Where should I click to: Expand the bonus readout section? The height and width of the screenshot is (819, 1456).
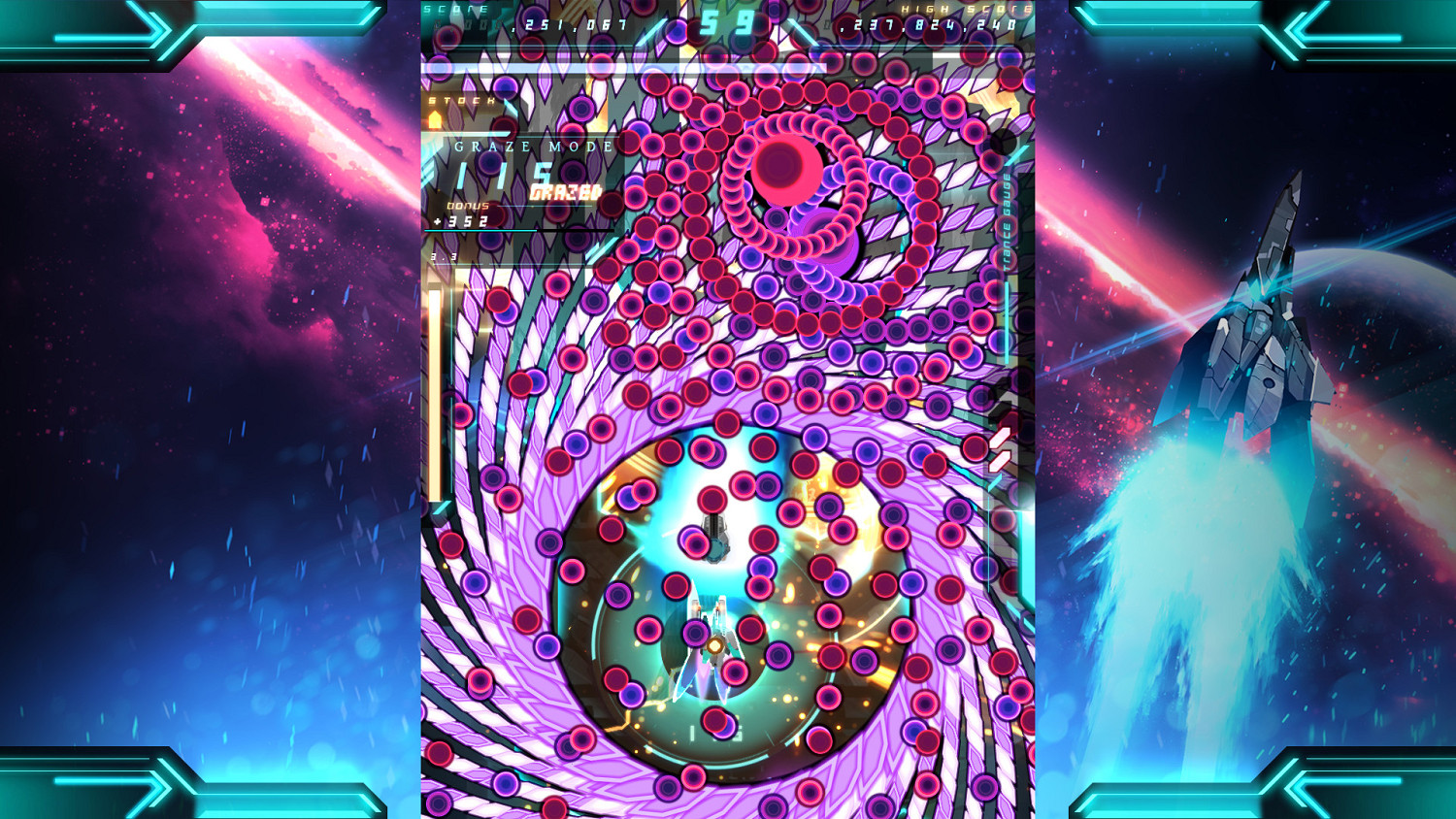[x=467, y=205]
